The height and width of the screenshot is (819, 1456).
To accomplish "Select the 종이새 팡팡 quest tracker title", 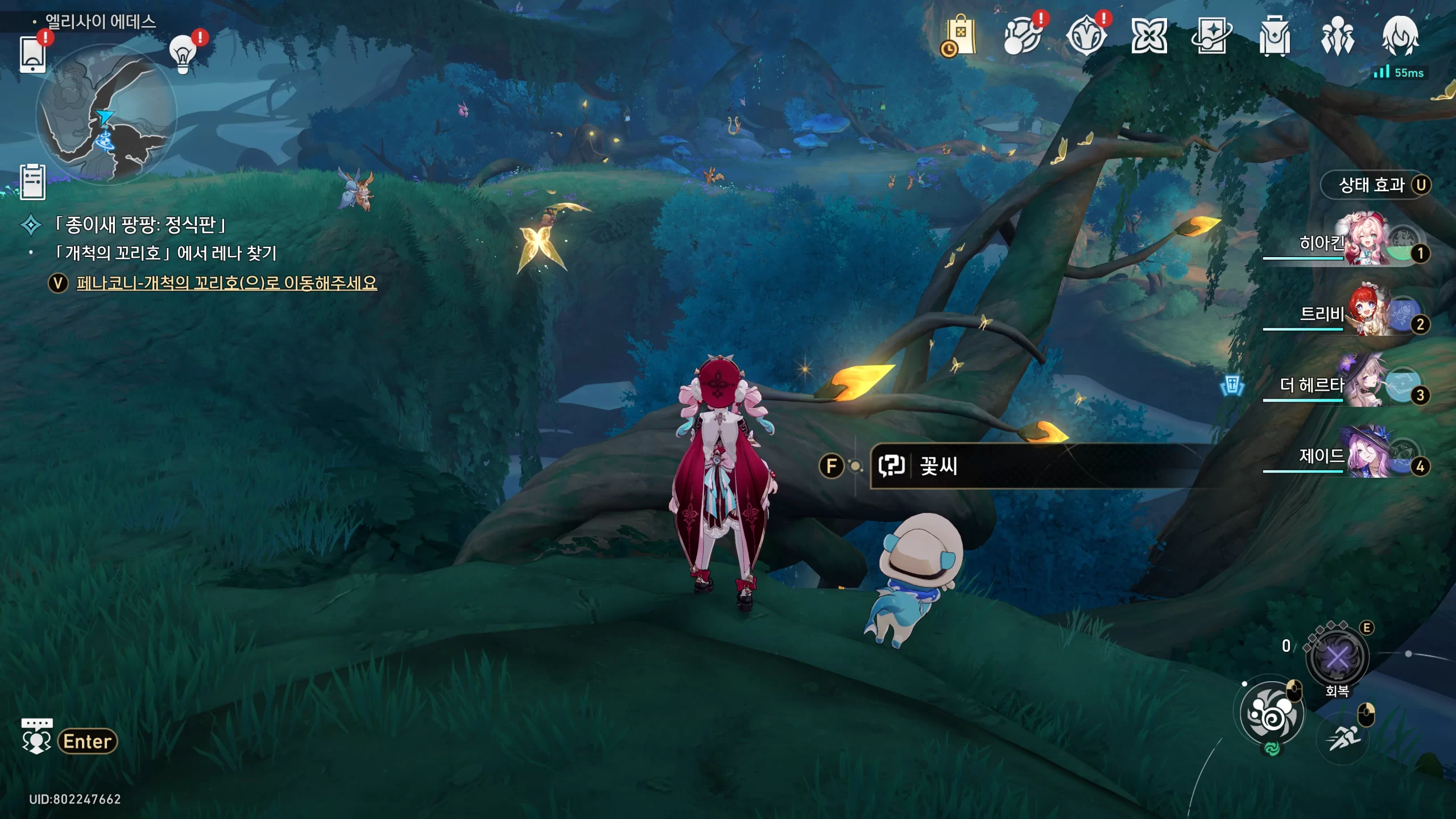I will [140, 225].
